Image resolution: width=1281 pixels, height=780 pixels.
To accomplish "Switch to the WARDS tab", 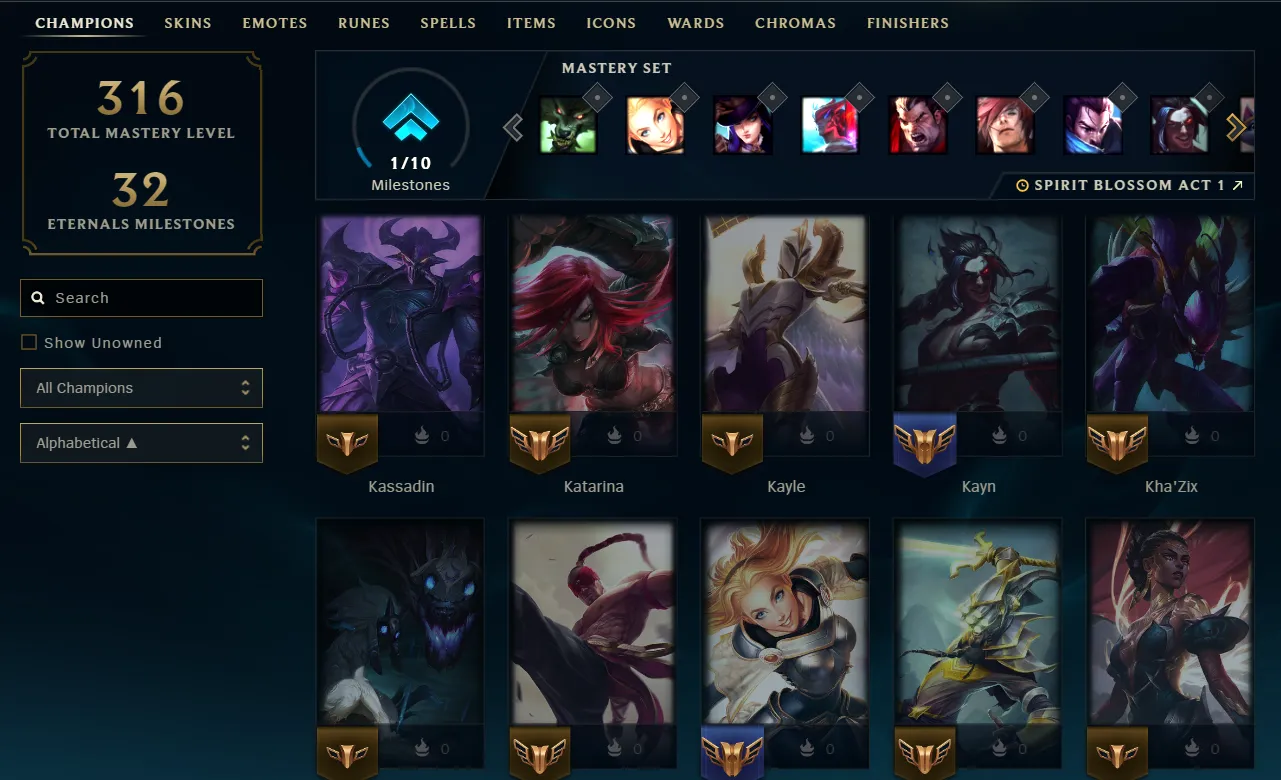I will click(x=695, y=22).
